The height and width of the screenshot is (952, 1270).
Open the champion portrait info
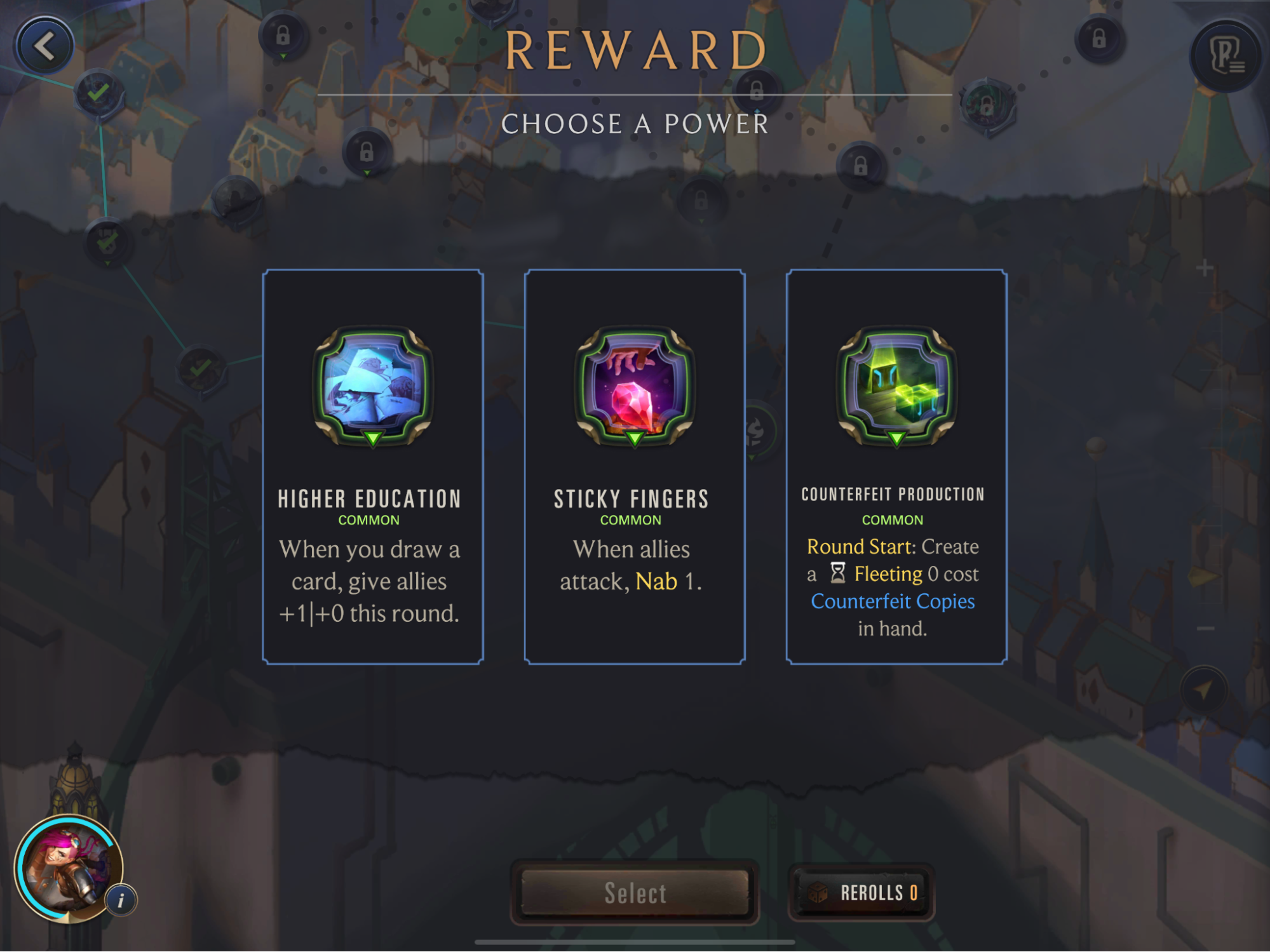[x=67, y=867]
